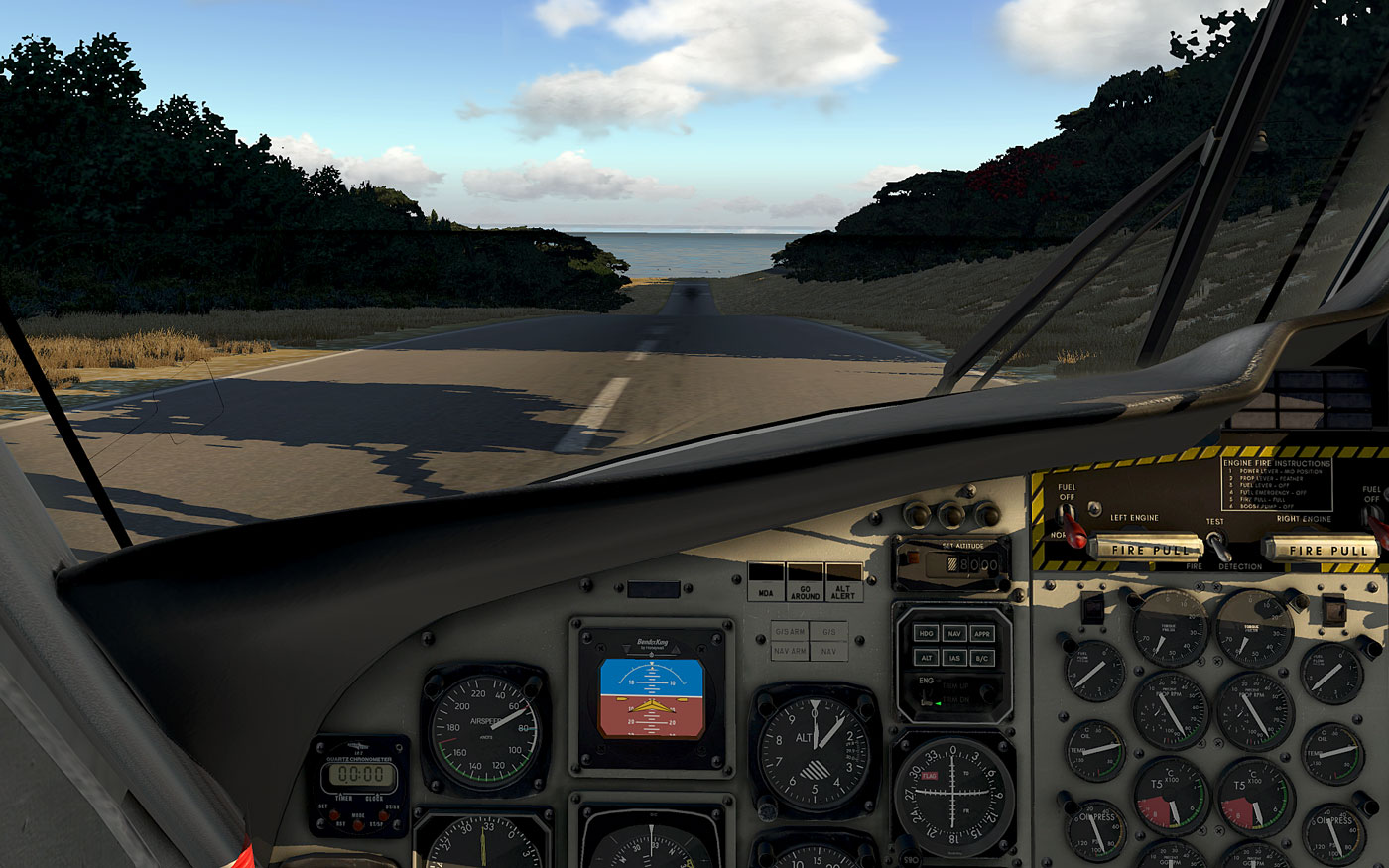Pull the right engine FIRE PULL handle
The image size is (1389, 868).
tap(1320, 549)
